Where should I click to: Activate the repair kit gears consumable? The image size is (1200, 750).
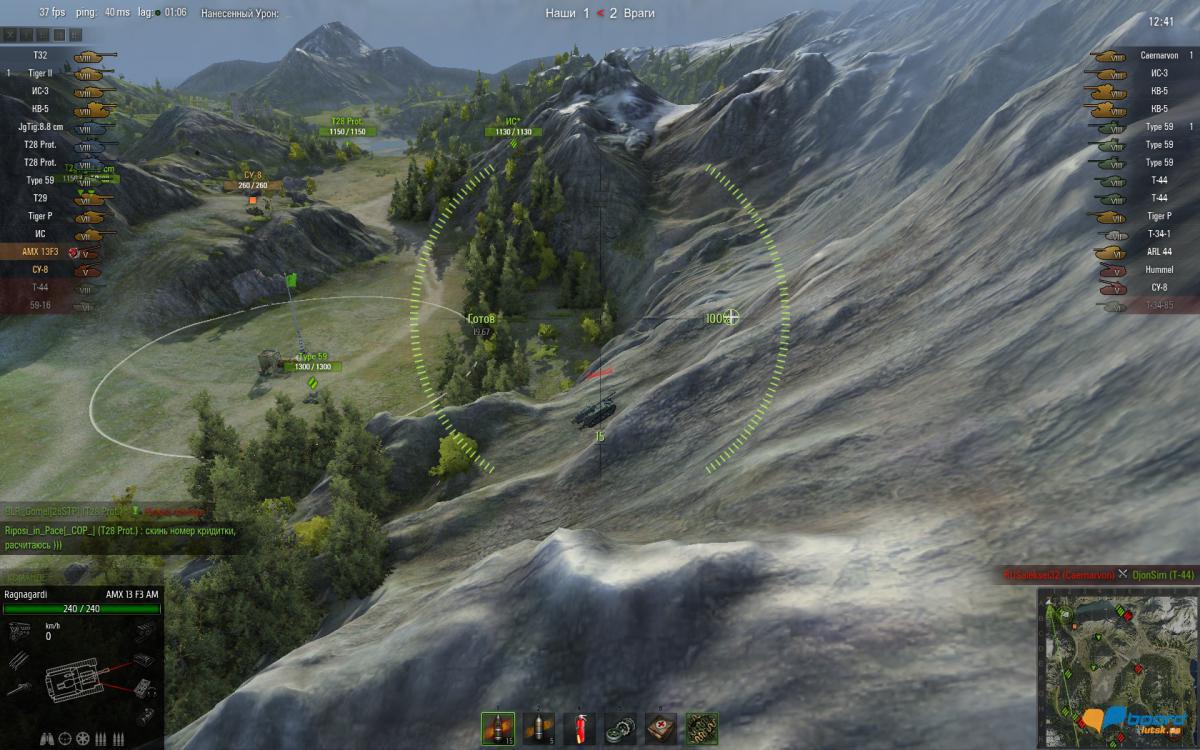point(620,728)
